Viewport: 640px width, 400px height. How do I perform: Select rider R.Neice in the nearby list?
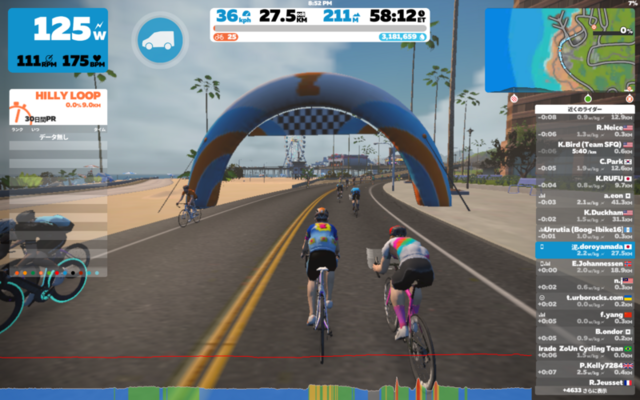click(585, 129)
